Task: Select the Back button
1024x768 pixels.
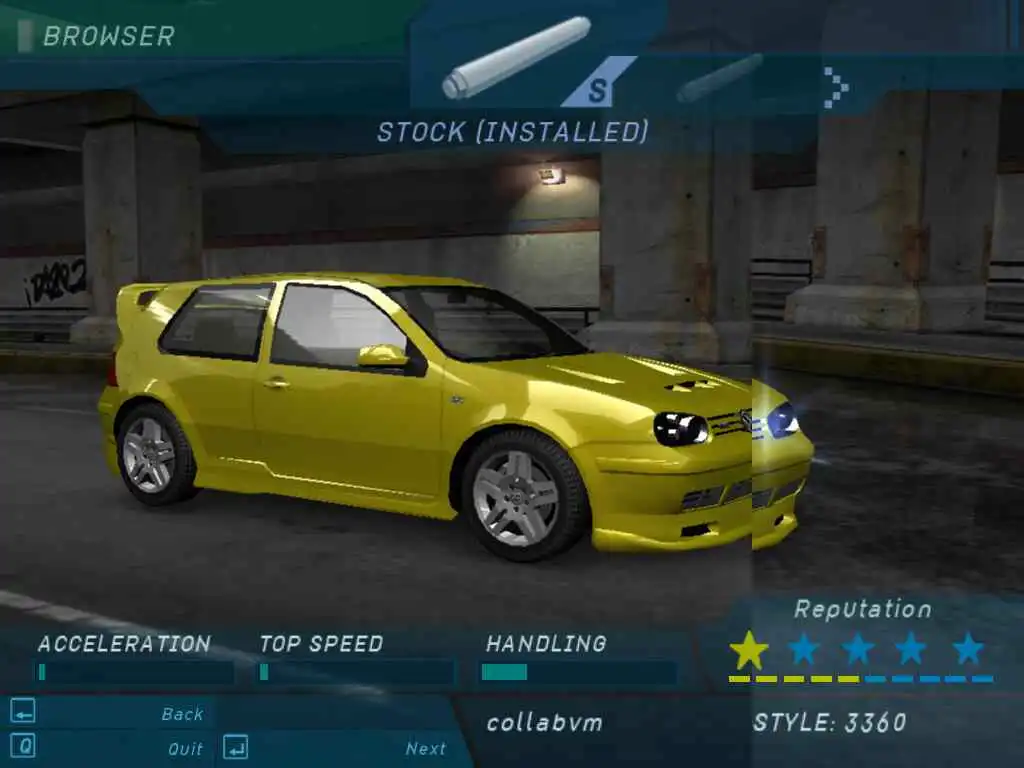Action: tap(182, 714)
